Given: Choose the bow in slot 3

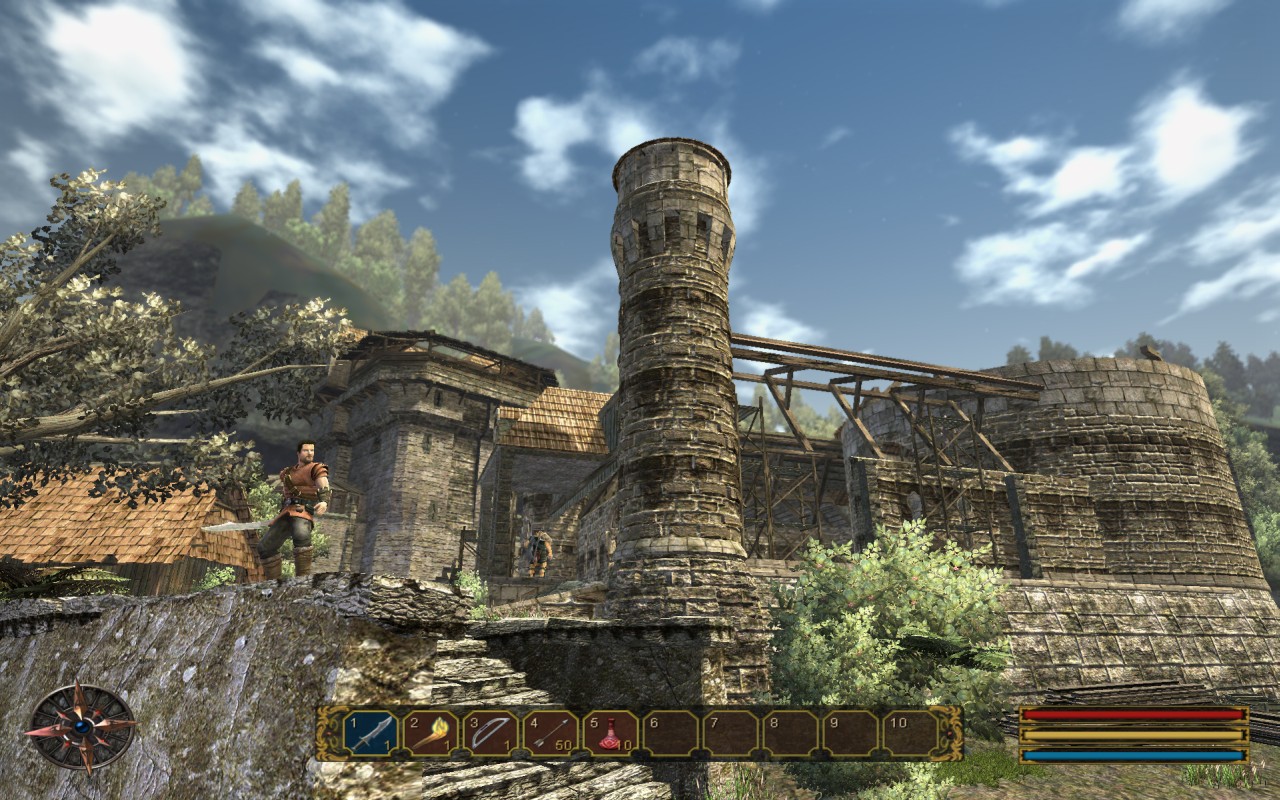Looking at the screenshot, I should (491, 734).
